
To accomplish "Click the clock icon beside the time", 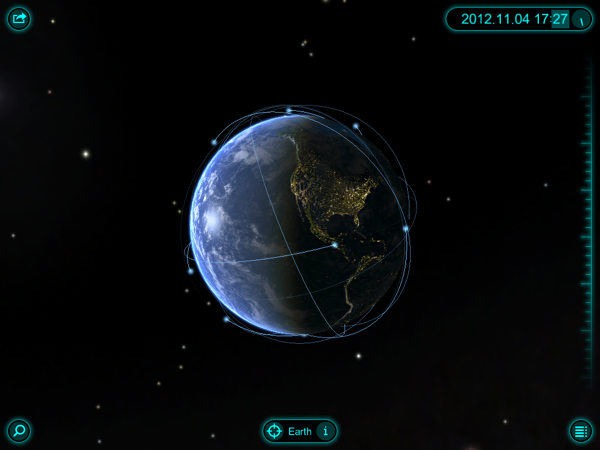I will [581, 19].
